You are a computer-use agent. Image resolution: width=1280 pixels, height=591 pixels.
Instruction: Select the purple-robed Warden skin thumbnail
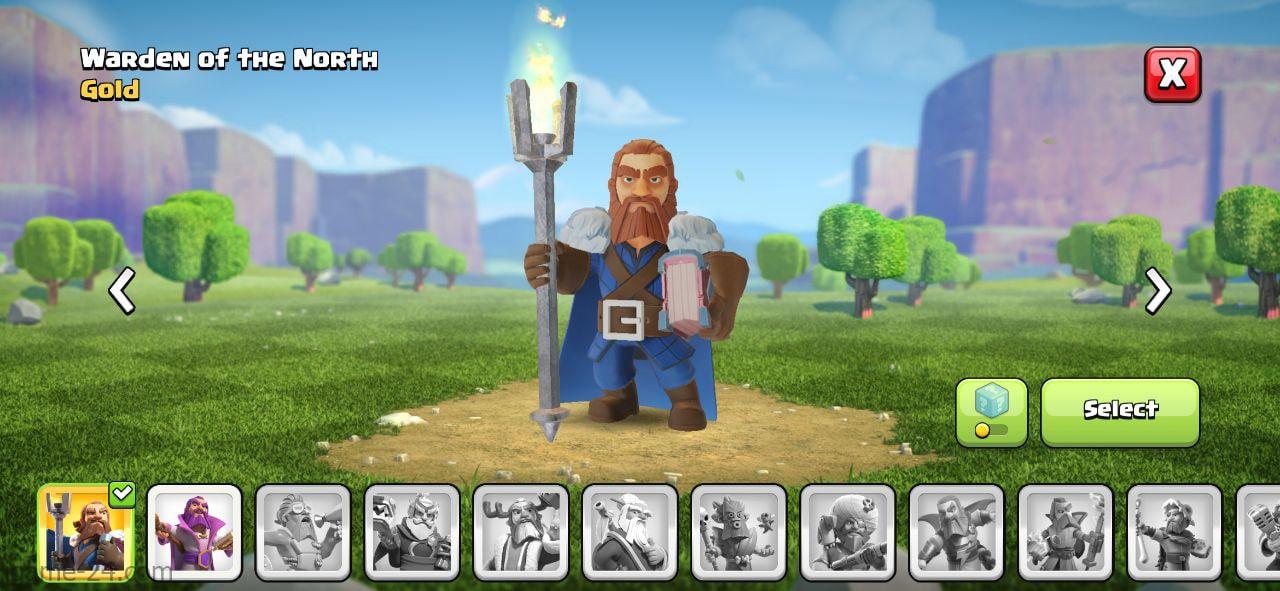pos(195,532)
